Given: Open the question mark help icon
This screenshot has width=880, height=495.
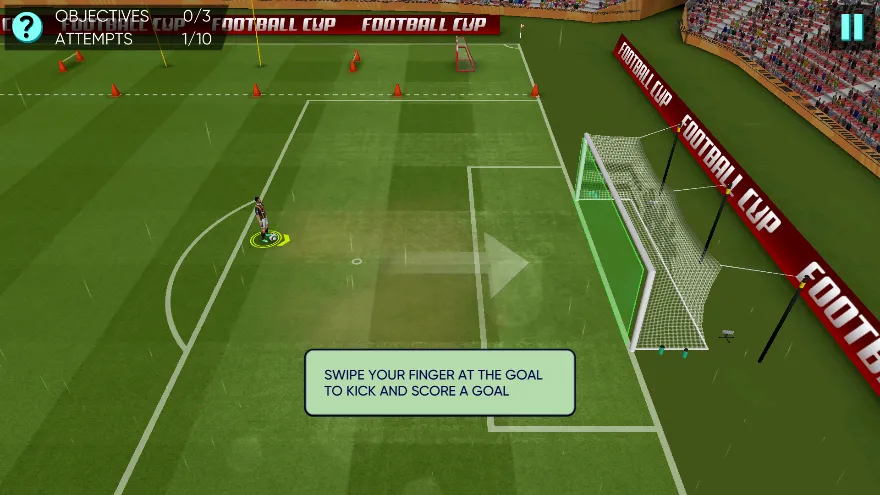Looking at the screenshot, I should 26,27.
